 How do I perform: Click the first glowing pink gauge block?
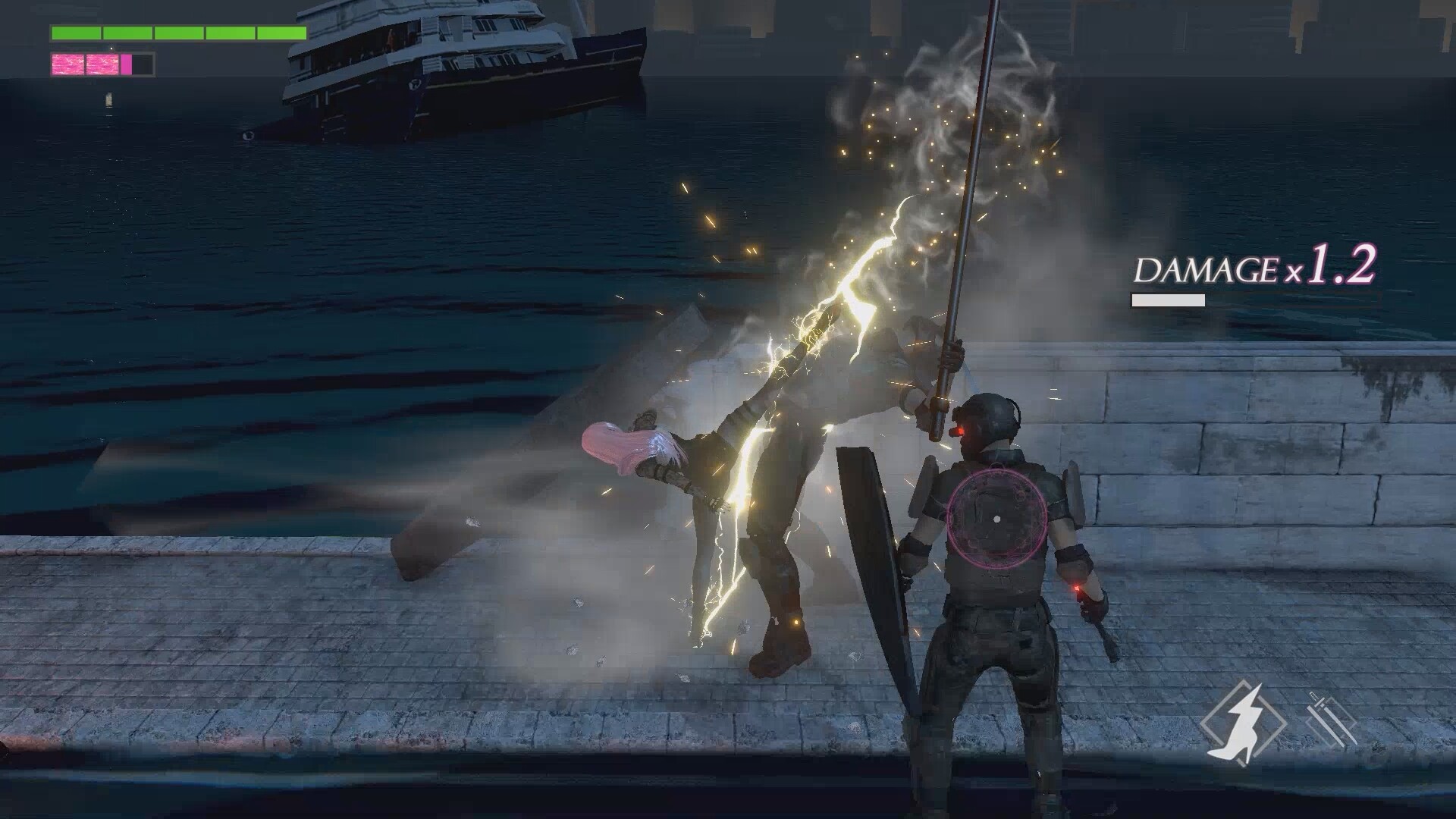click(x=67, y=64)
